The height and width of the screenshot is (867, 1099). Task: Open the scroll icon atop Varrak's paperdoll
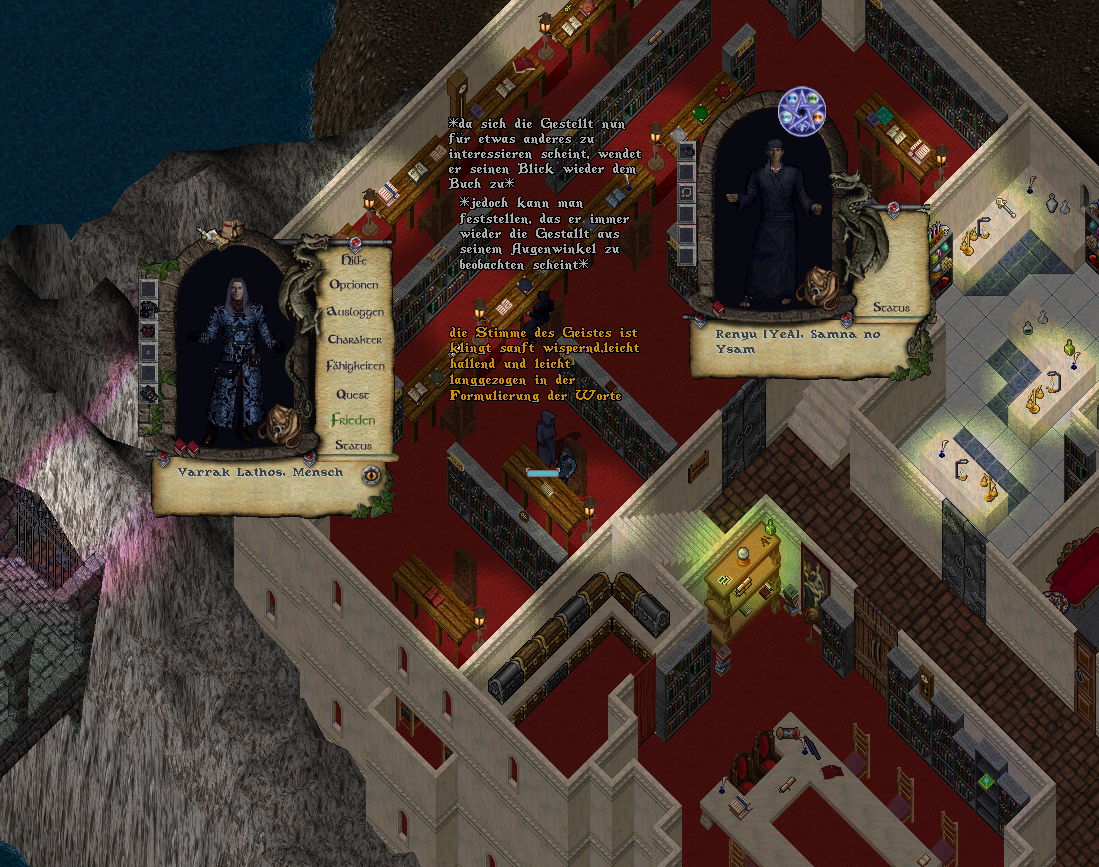209,236
